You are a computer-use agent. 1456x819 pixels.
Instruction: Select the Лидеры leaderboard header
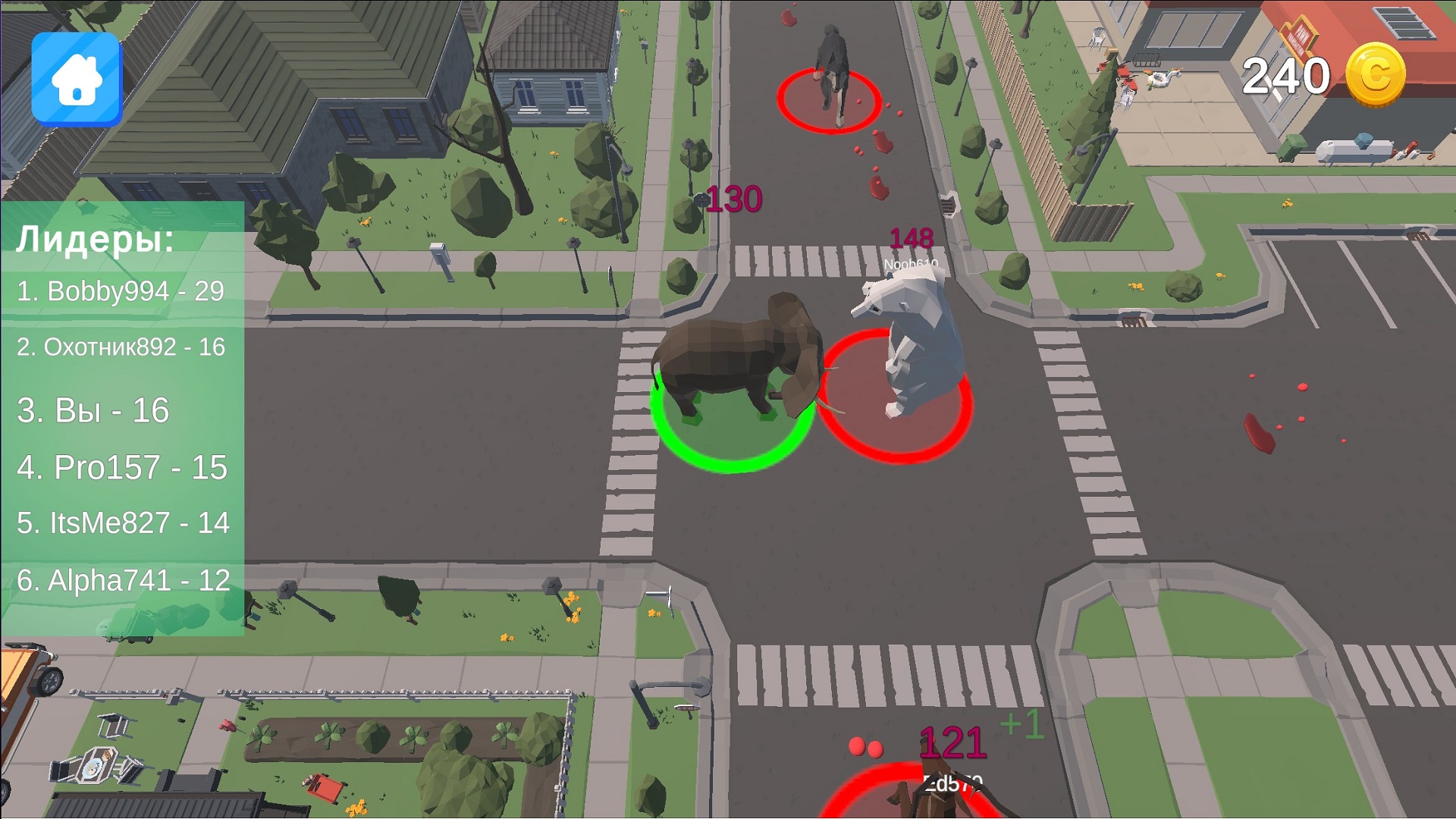coord(95,241)
